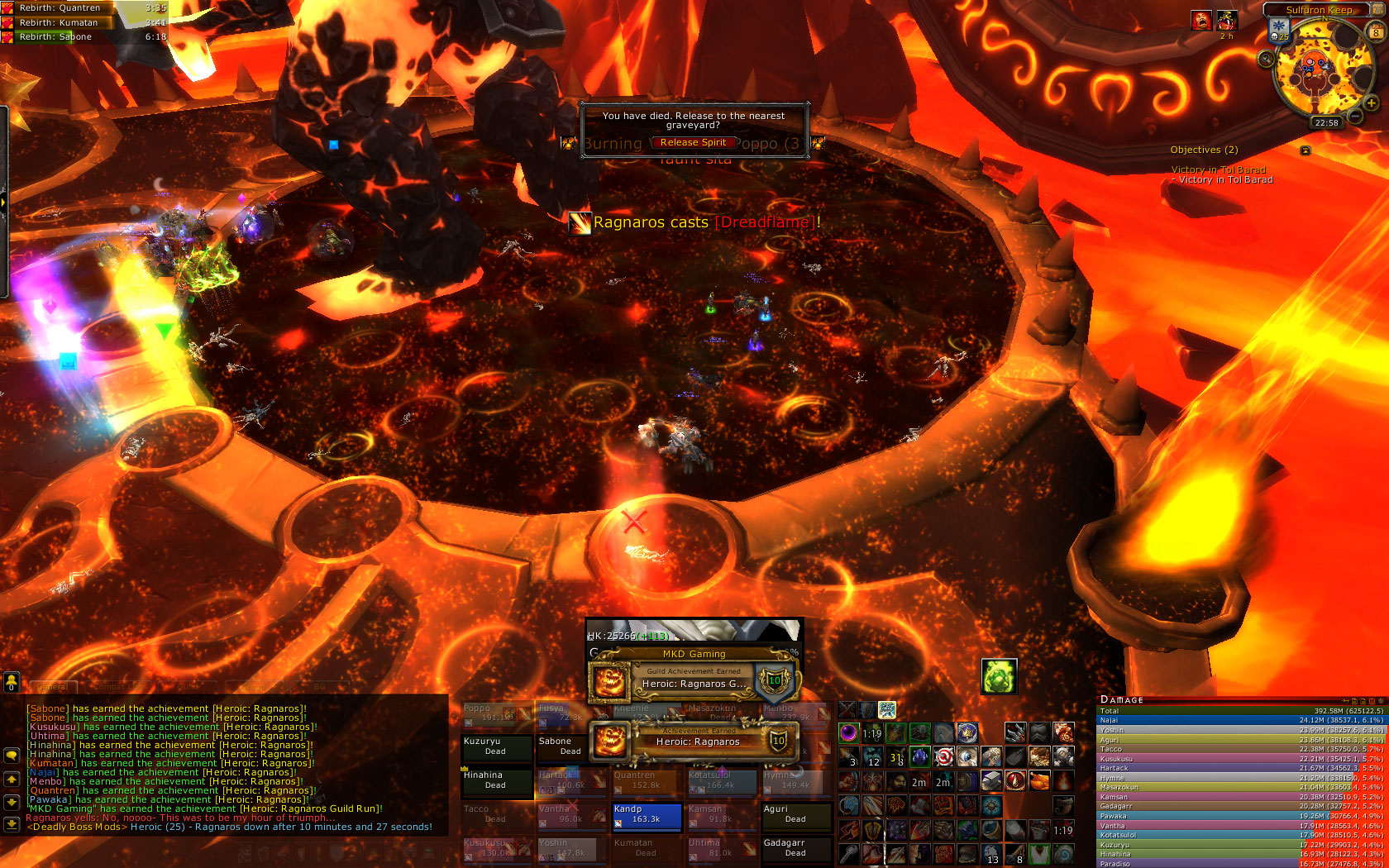This screenshot has height=868, width=1389.
Task: Target Kuzuryu in the raid frames
Action: [496, 746]
